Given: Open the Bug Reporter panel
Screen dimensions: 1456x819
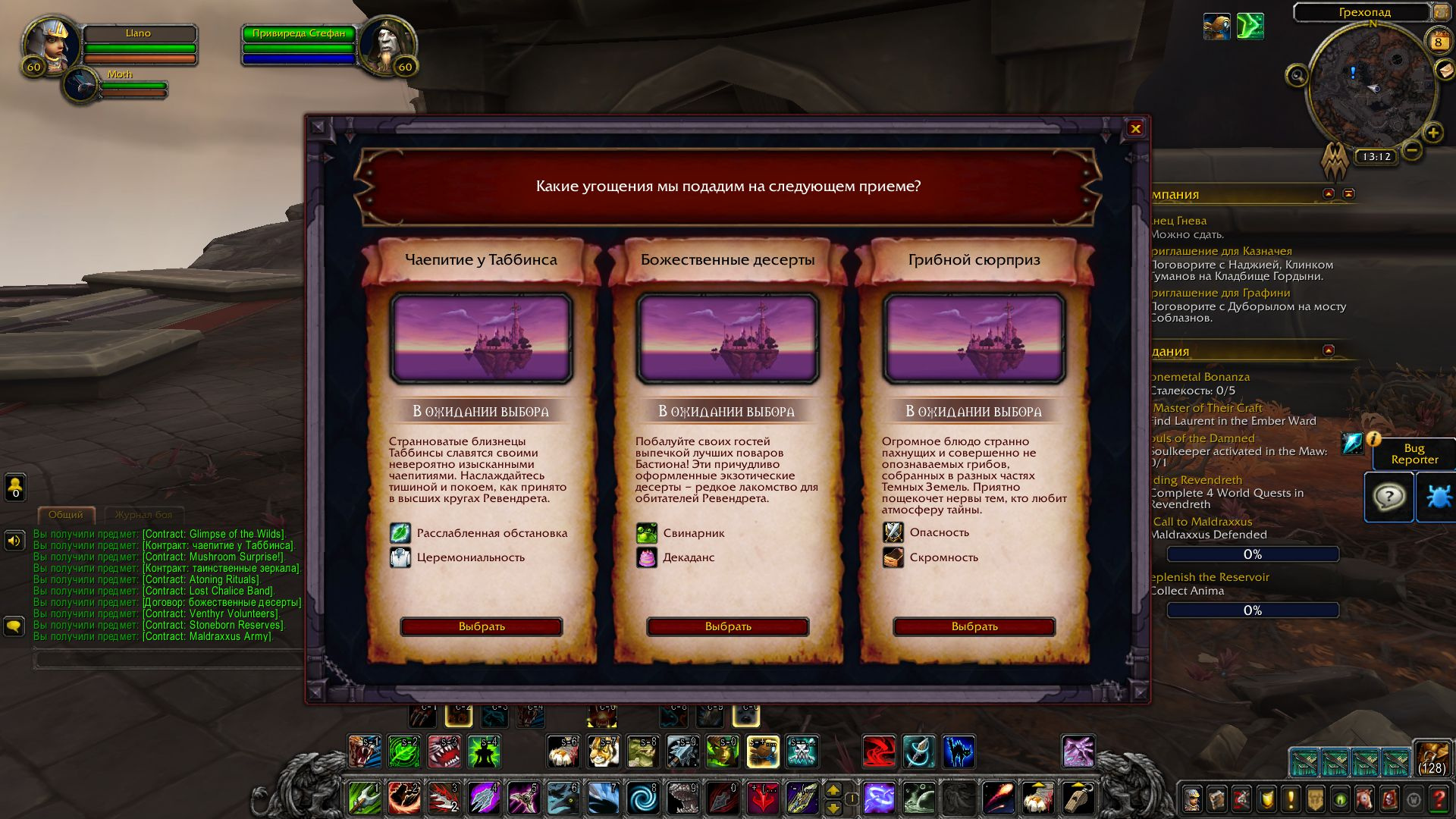Looking at the screenshot, I should point(1415,454).
